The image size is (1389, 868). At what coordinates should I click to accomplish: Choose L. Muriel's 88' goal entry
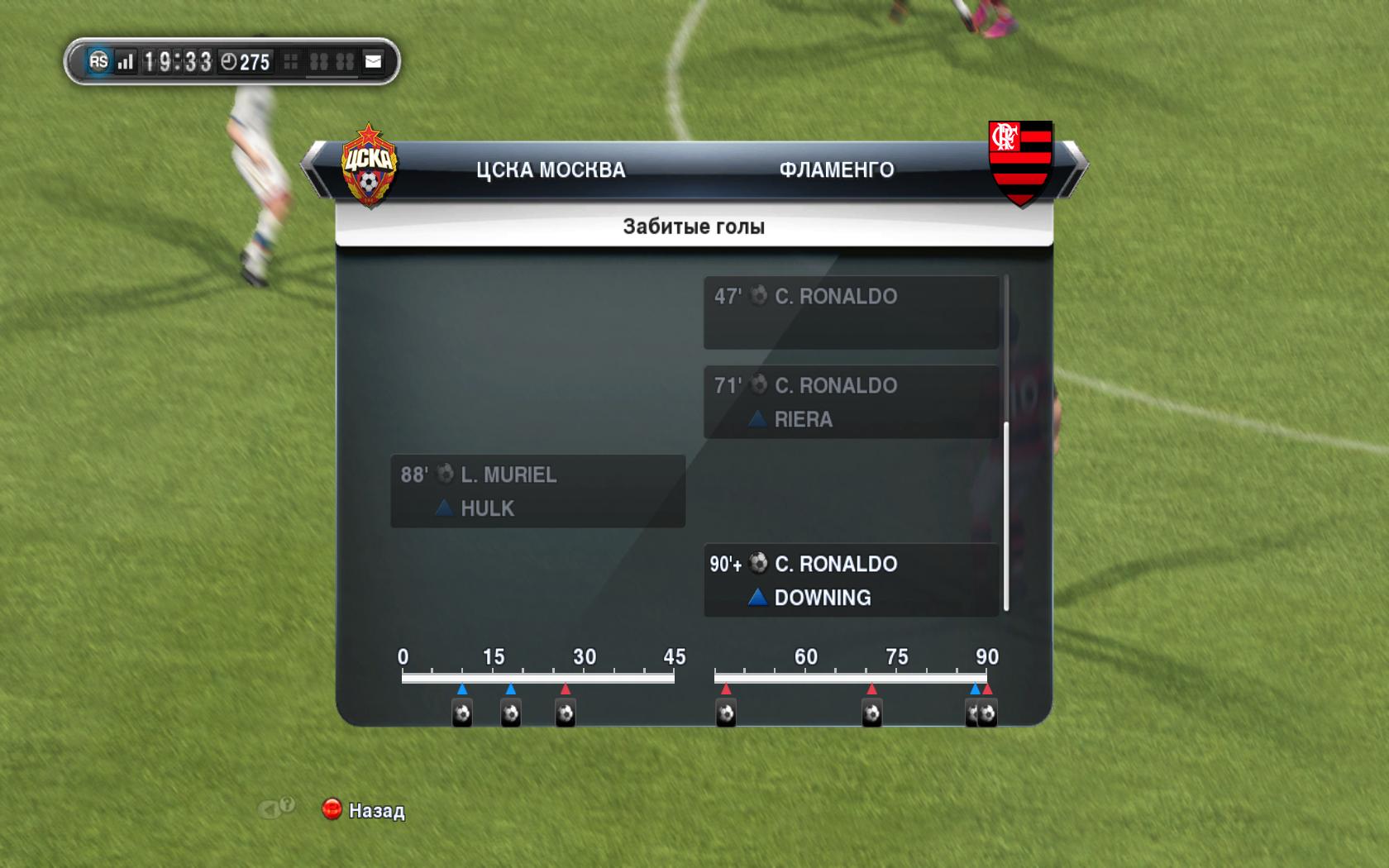[x=537, y=491]
